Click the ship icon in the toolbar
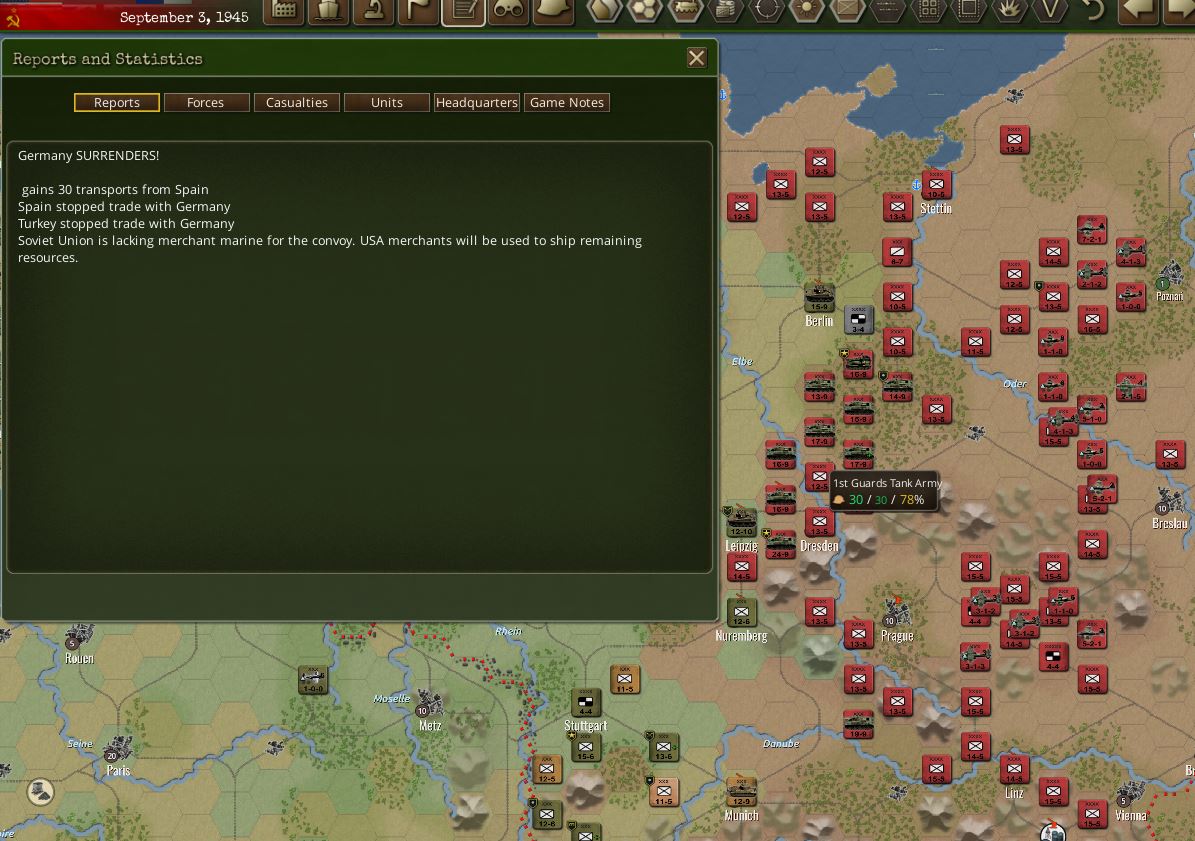1195x841 pixels. [x=329, y=10]
